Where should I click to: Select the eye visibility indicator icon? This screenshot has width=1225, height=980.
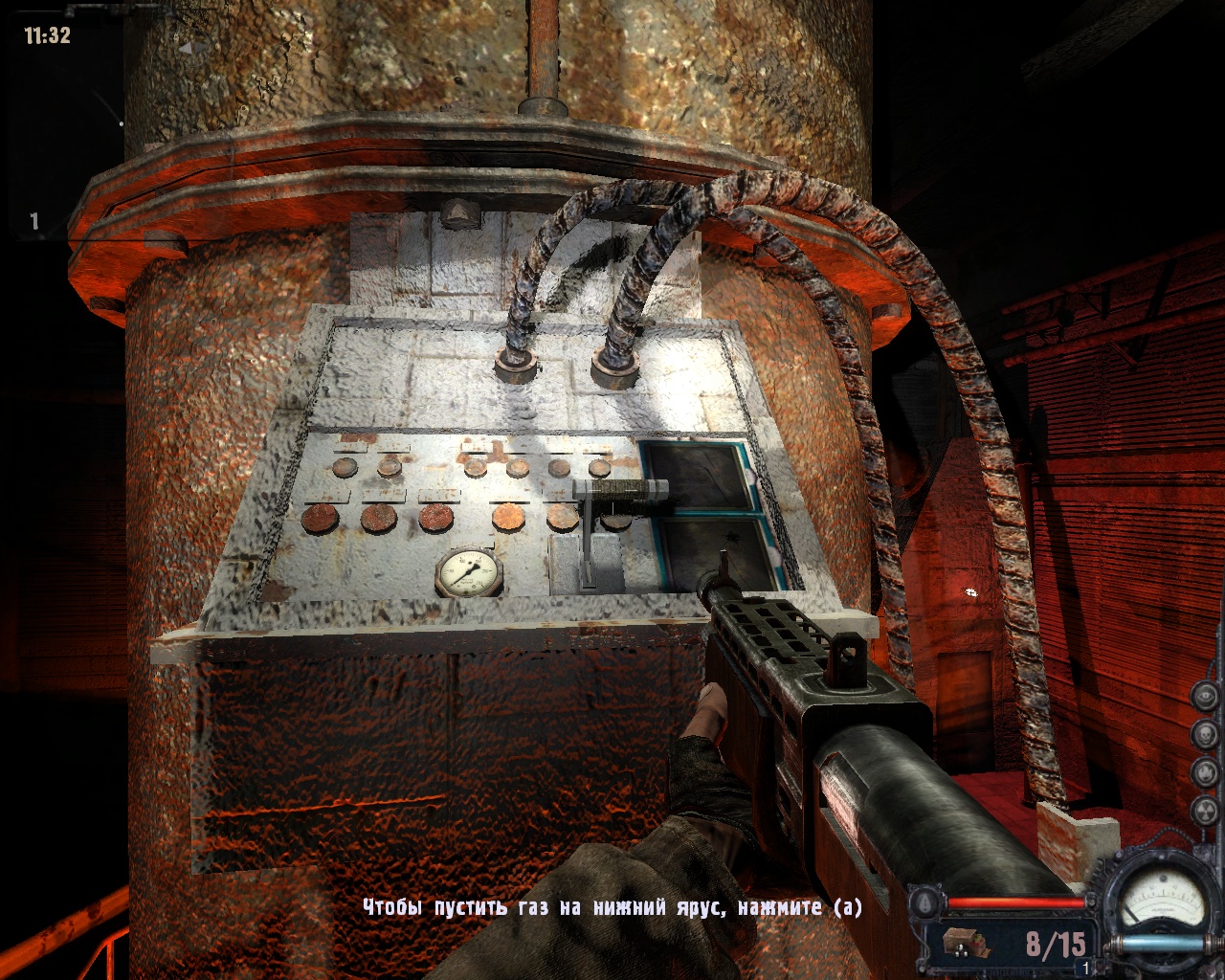(1204, 697)
